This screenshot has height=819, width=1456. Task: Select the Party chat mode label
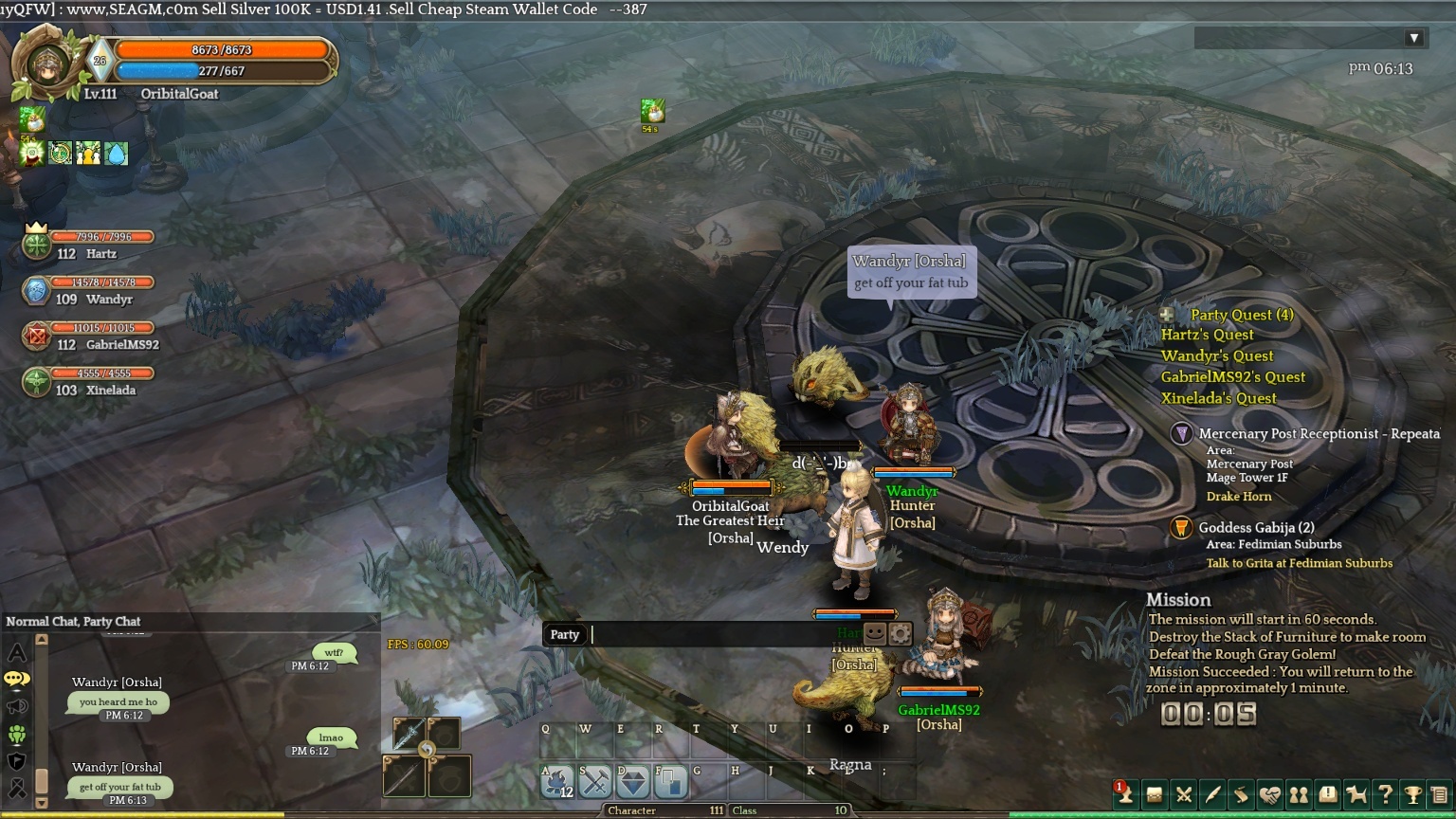[x=565, y=634]
